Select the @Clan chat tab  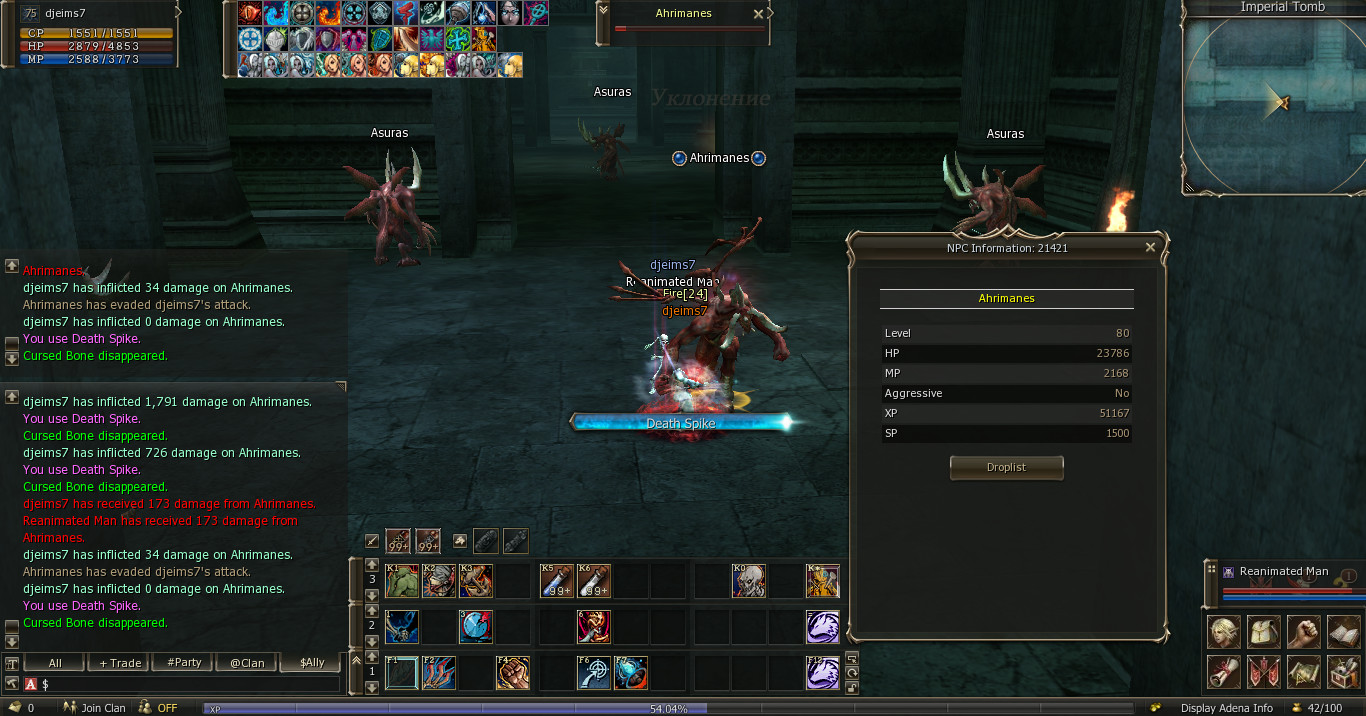coord(248,662)
